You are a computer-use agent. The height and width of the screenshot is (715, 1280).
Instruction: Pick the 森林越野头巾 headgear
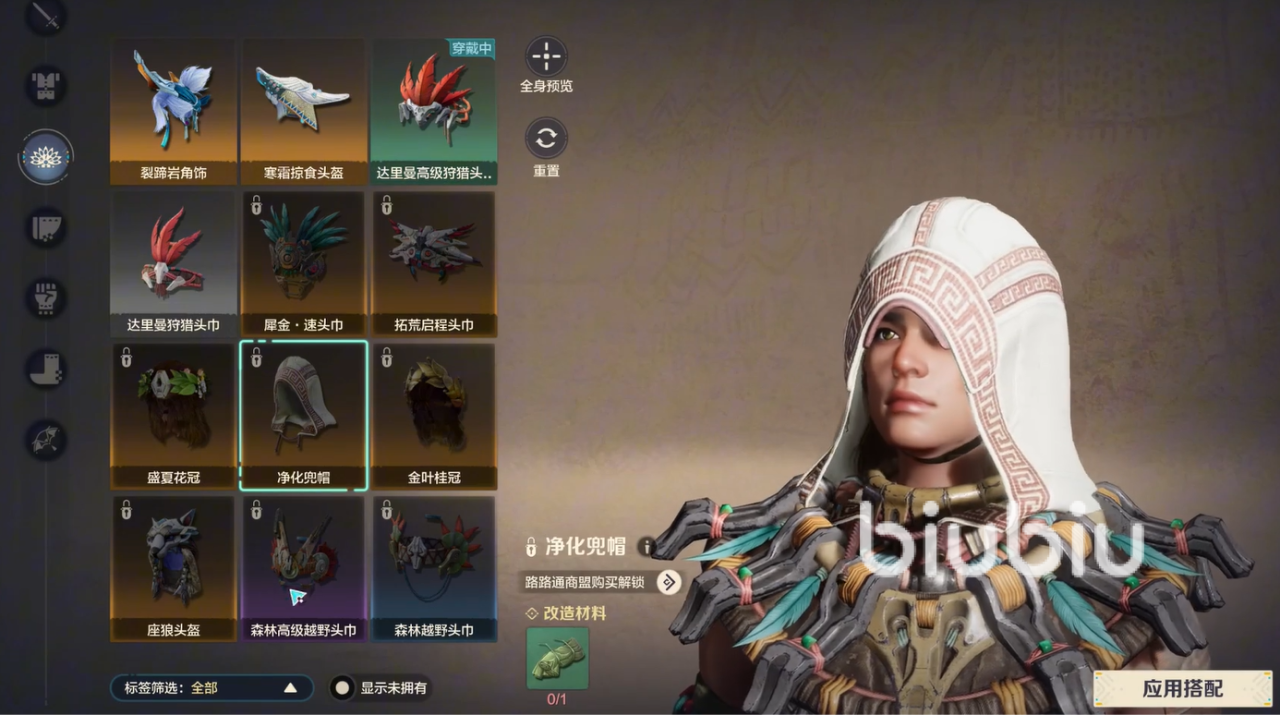click(434, 568)
